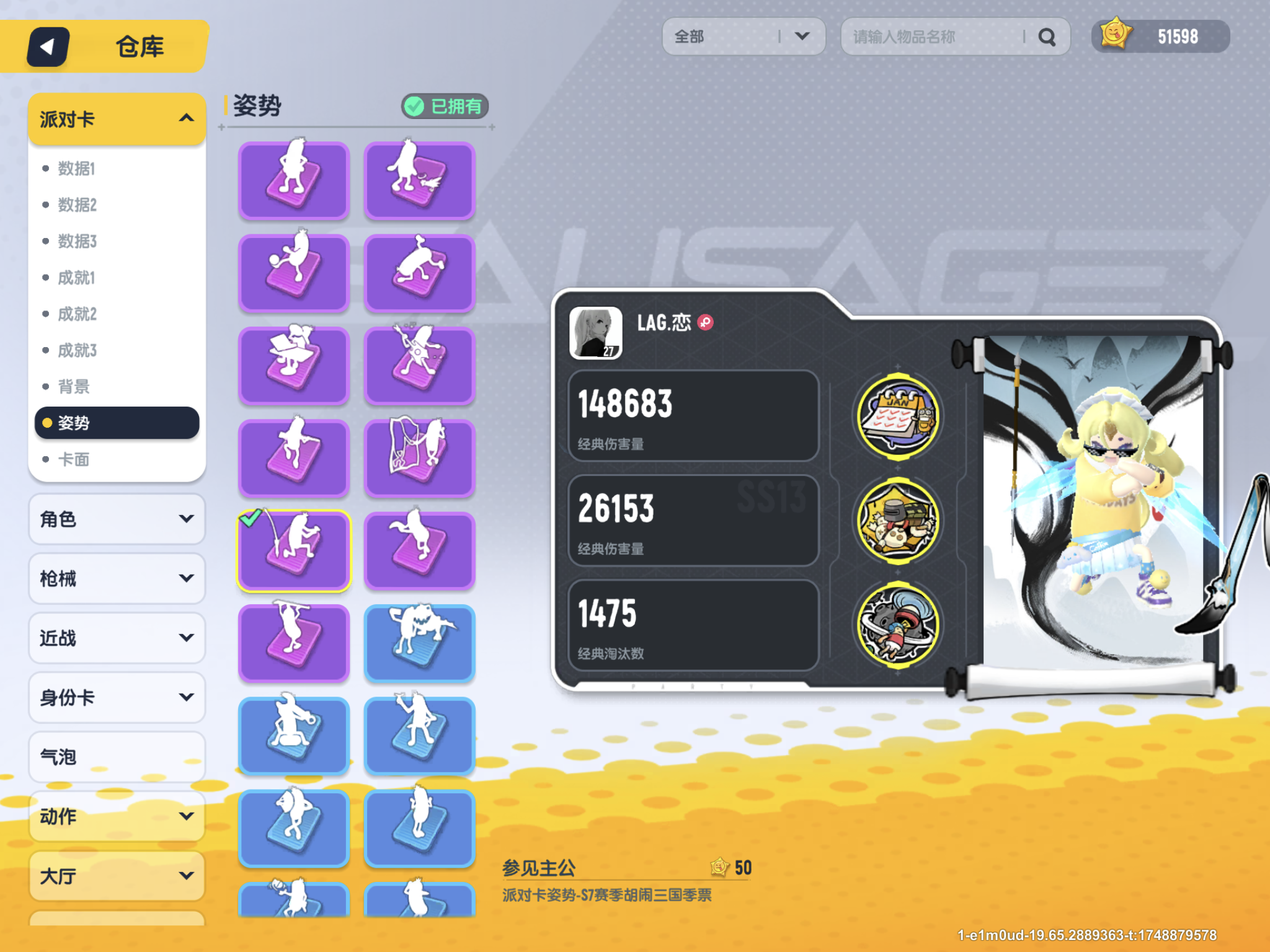Toggle the 已拥有 owned filter
The width and height of the screenshot is (1270, 952).
tap(444, 106)
